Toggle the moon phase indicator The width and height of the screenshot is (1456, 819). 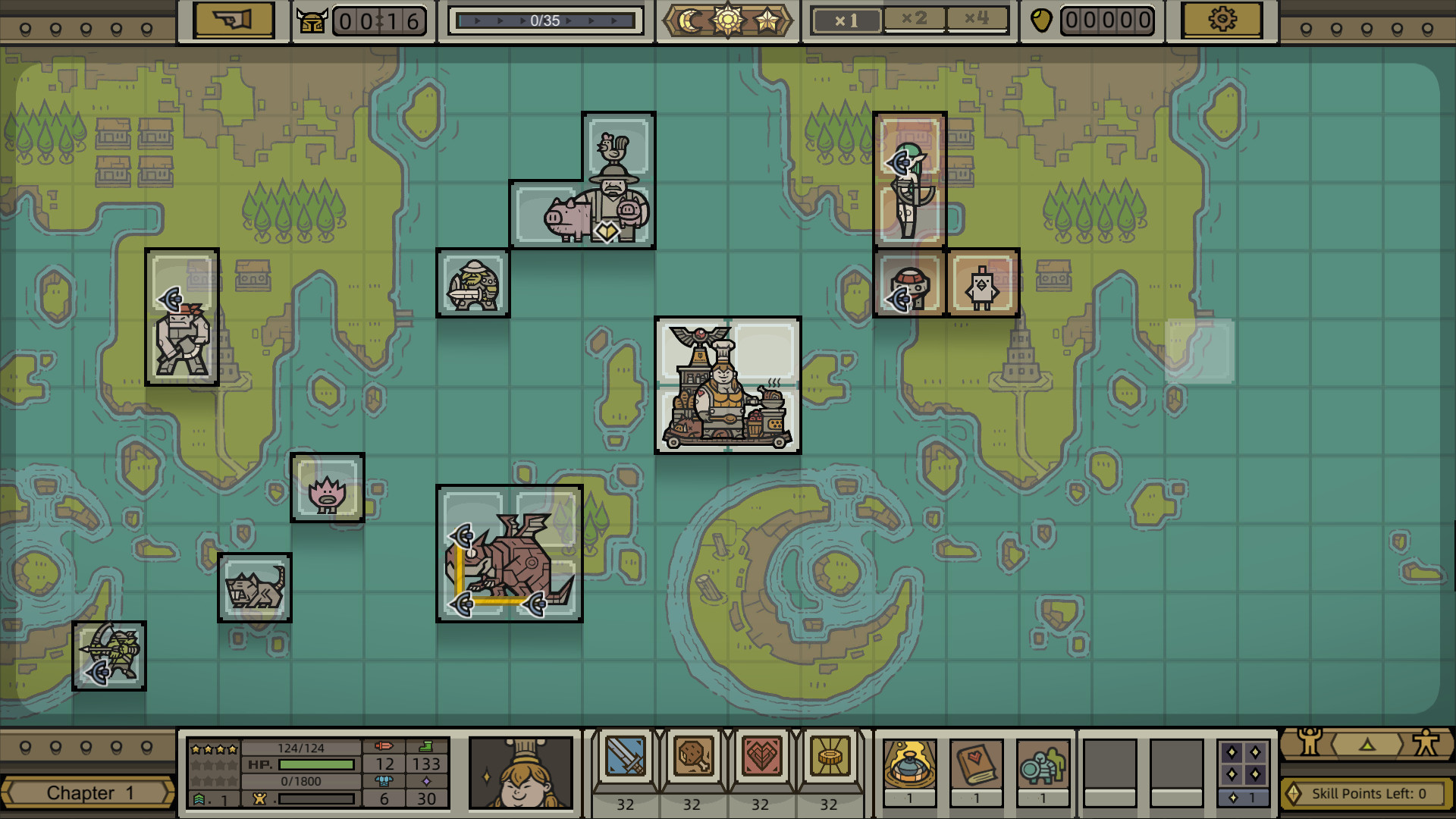(x=689, y=19)
